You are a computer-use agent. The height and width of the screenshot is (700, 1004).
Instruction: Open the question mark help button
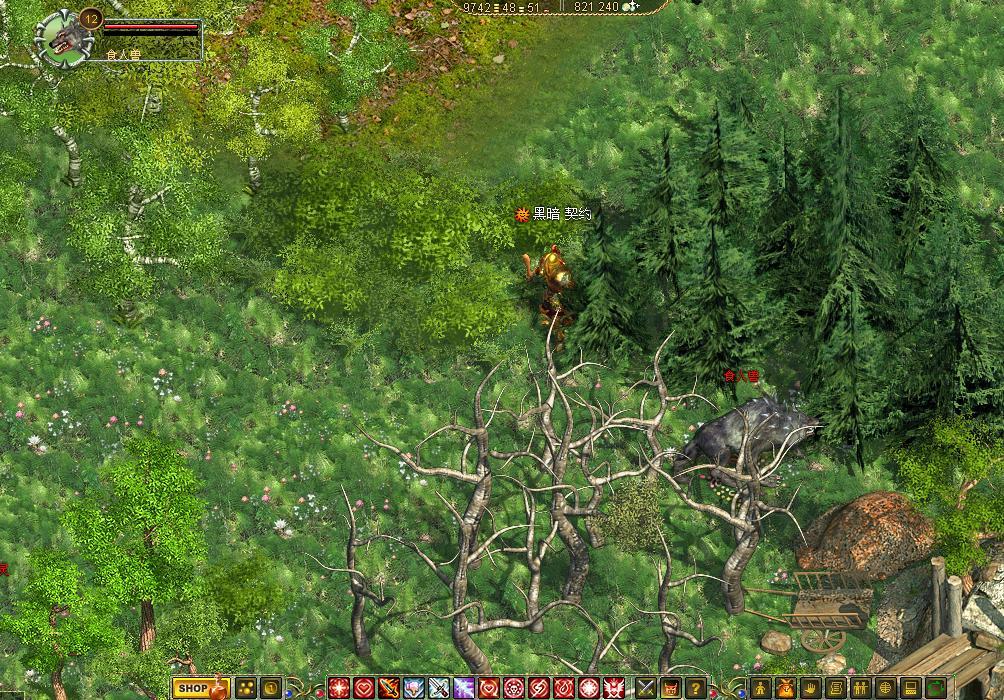pyautogui.click(x=696, y=688)
